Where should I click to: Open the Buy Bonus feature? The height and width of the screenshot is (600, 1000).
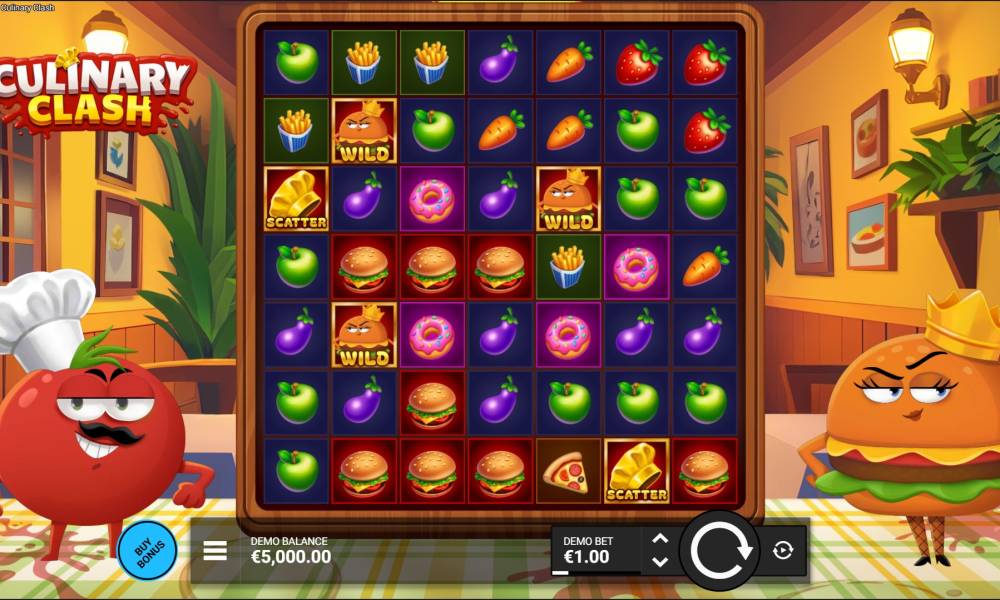147,550
